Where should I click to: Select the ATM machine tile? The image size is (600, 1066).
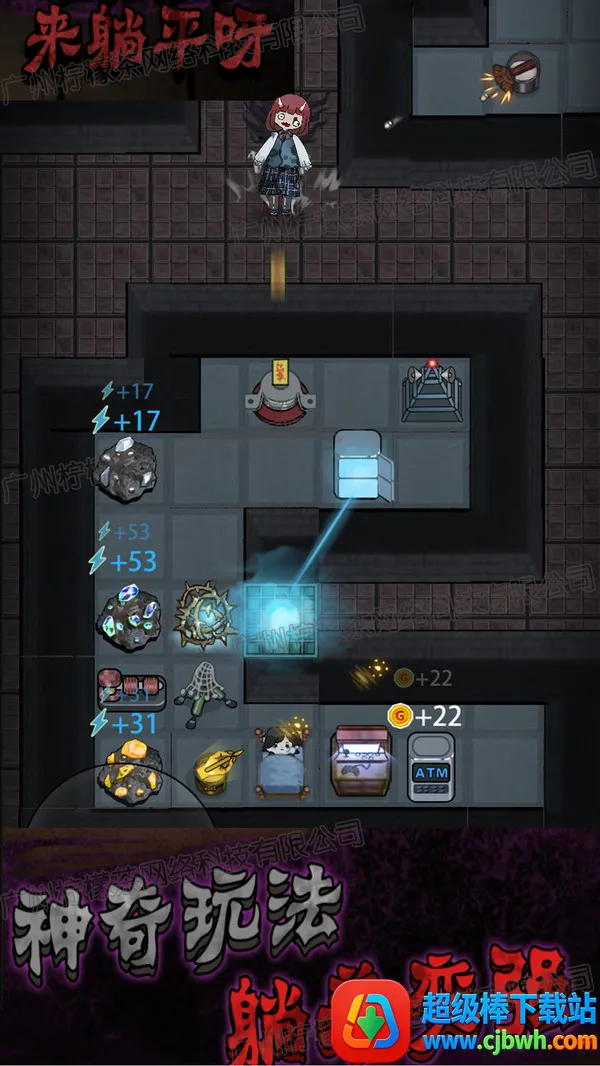[431, 767]
